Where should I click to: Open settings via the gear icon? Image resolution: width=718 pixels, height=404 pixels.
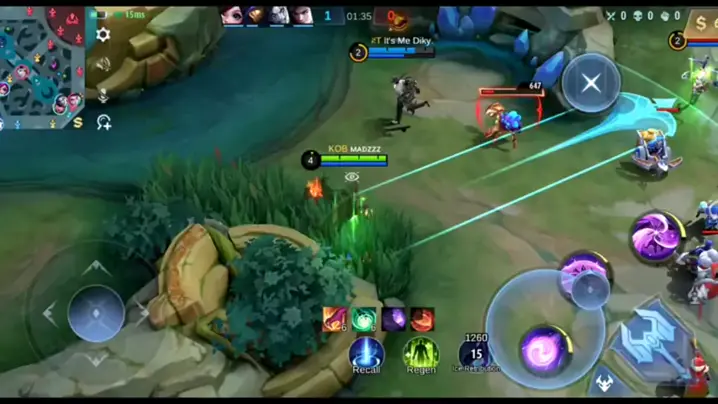pos(103,35)
